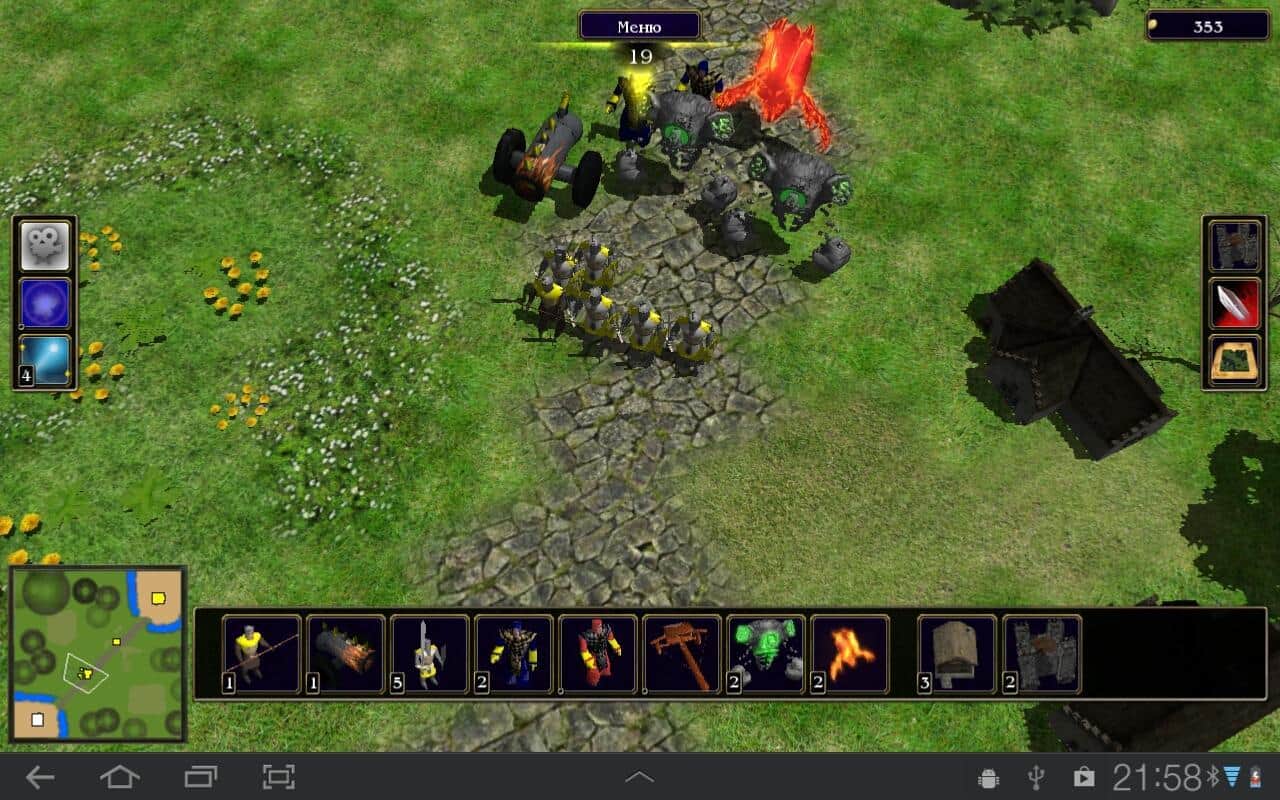Image resolution: width=1280 pixels, height=800 pixels.
Task: Tap the Android back arrow
Action: 40,776
